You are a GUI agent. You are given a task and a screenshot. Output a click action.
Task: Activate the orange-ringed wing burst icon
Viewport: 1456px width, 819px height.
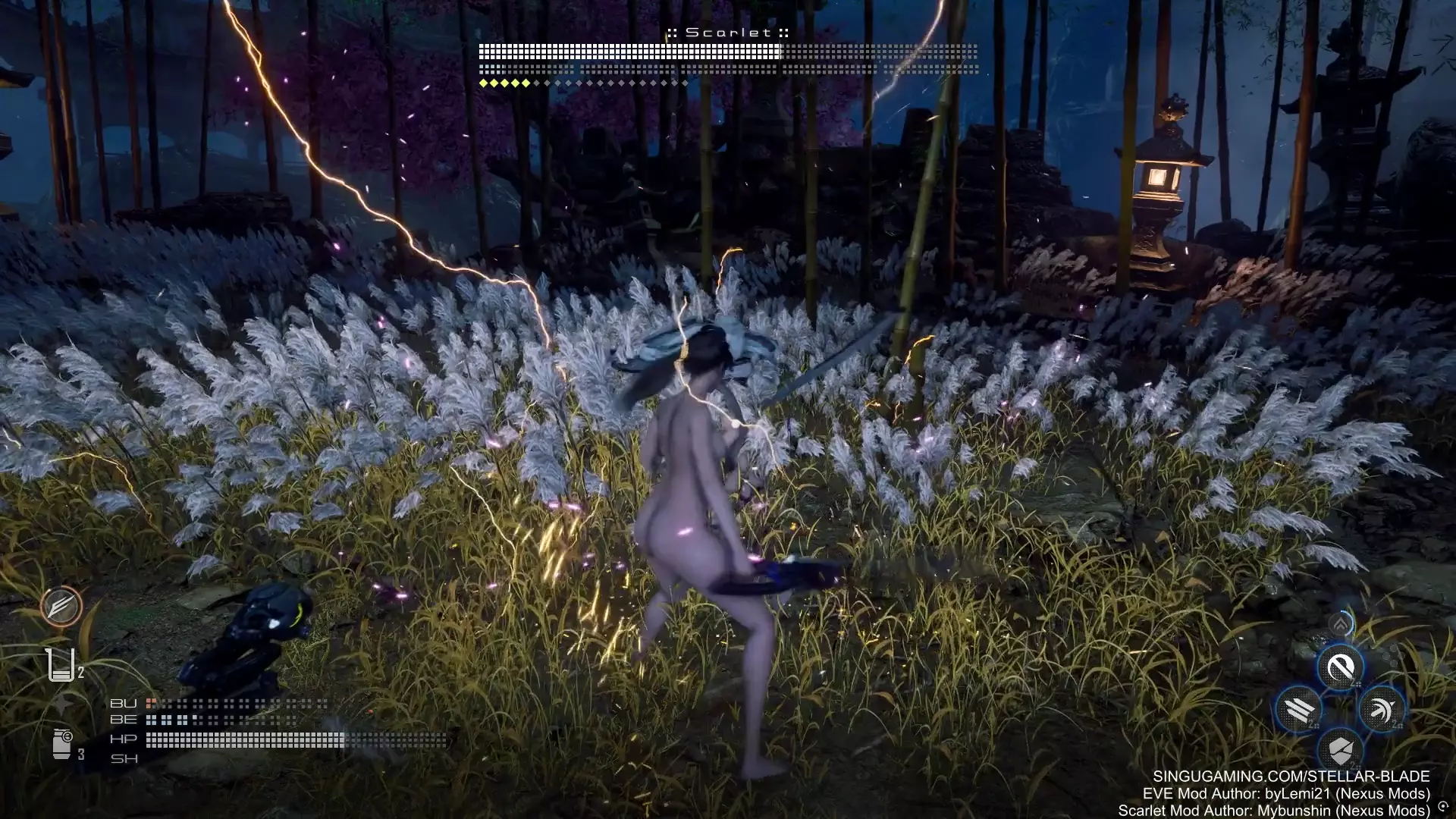[61, 606]
